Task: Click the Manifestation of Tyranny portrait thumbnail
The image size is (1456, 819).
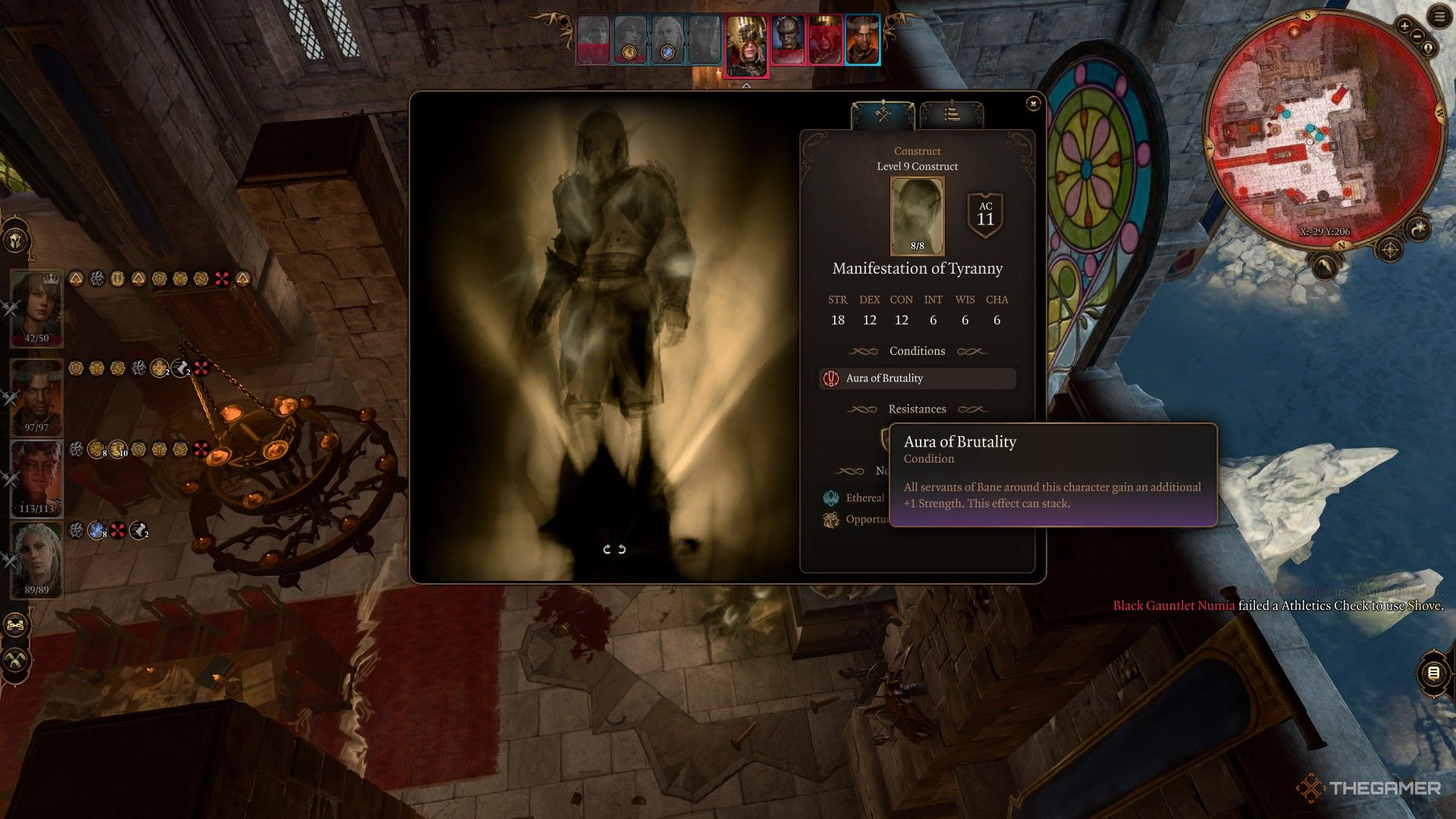Action: click(917, 216)
